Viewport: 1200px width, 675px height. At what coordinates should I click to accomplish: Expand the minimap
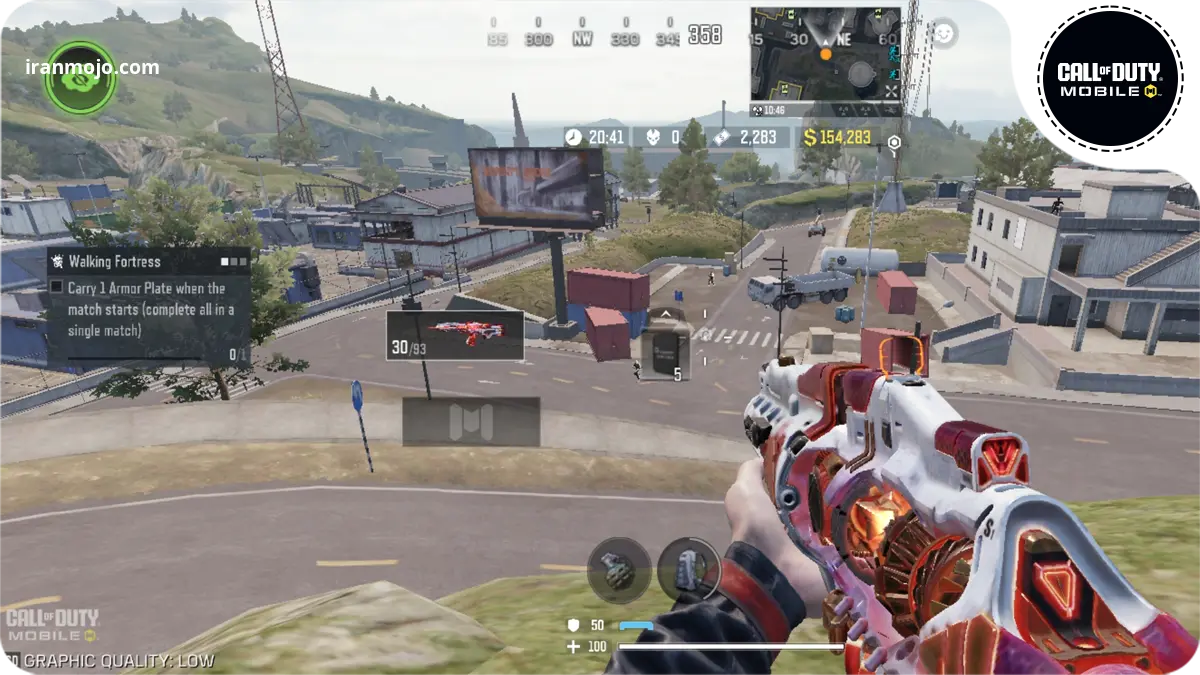(x=825, y=55)
